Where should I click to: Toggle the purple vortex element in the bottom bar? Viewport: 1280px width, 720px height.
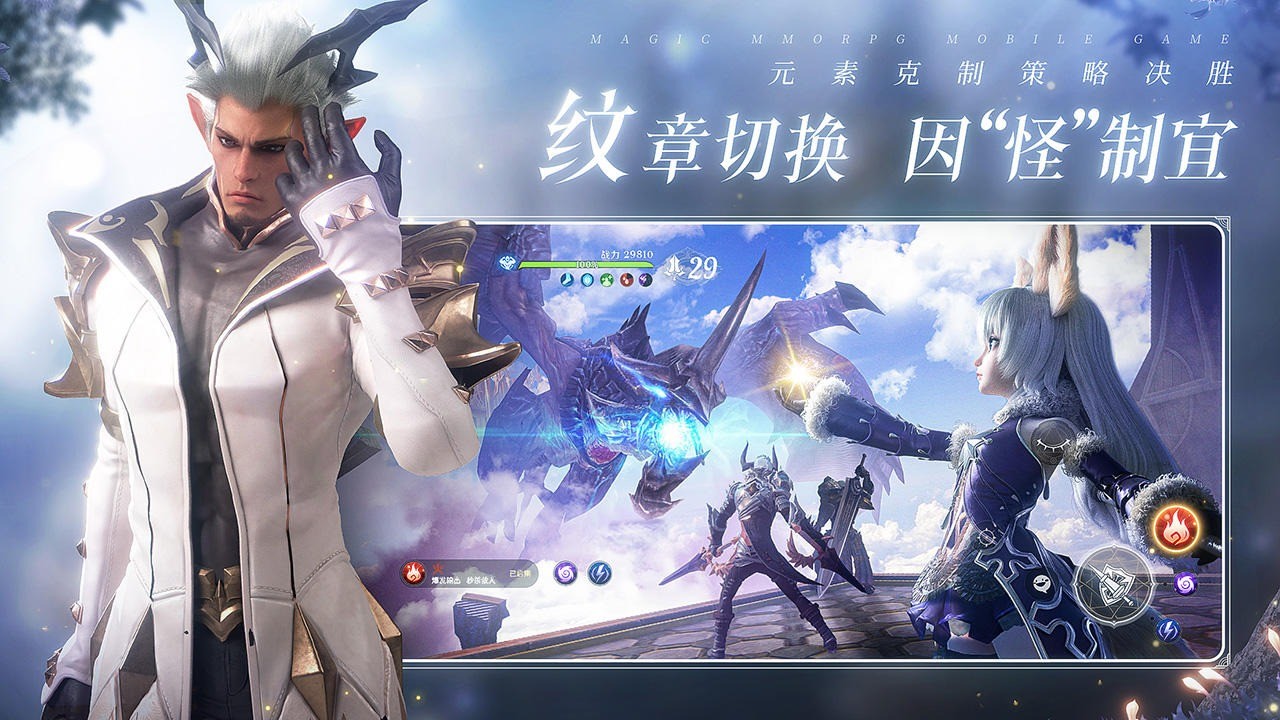566,574
